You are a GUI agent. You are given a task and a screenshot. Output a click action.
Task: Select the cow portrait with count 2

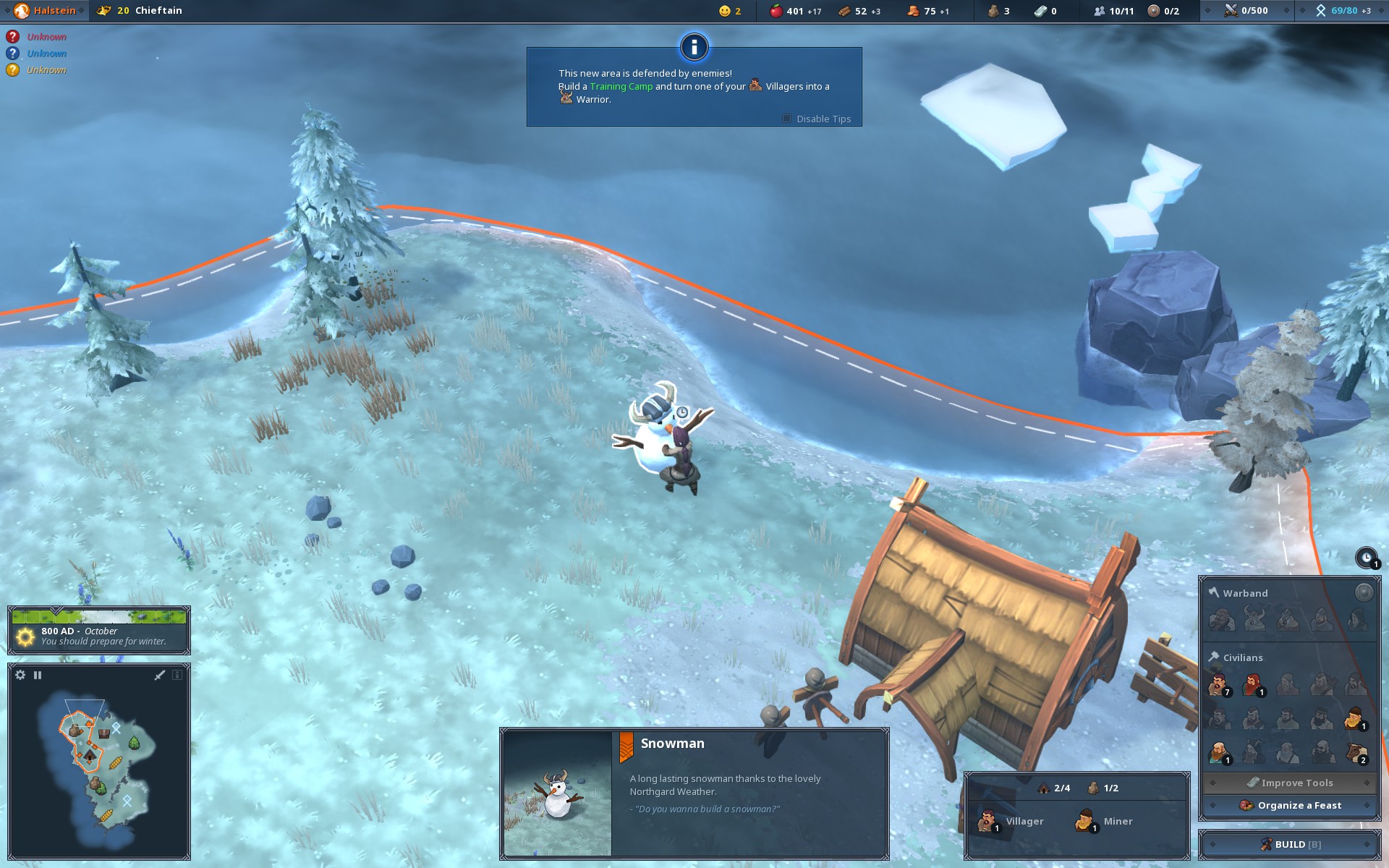point(1355,752)
